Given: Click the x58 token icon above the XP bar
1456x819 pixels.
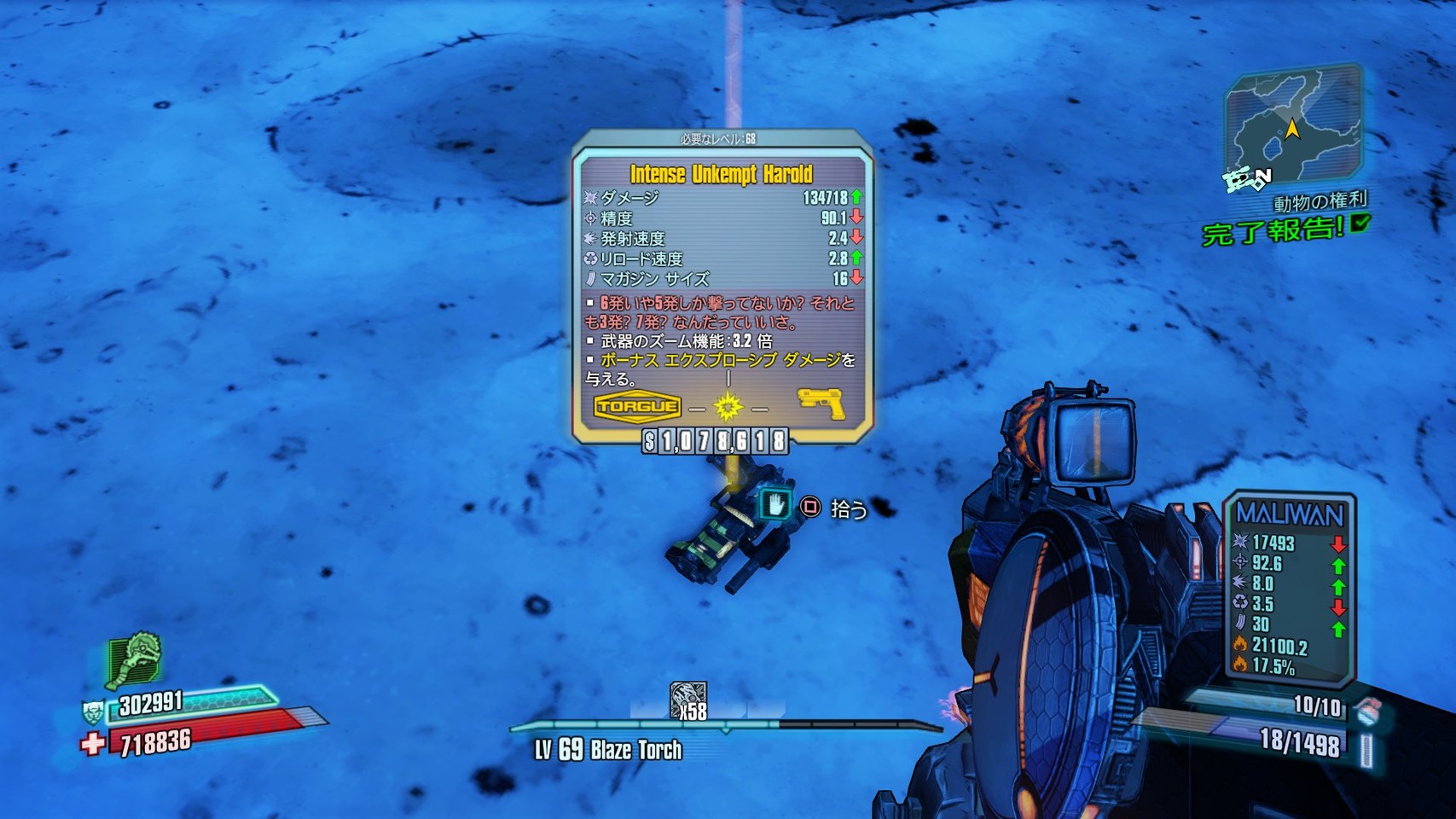Looking at the screenshot, I should click(x=687, y=701).
